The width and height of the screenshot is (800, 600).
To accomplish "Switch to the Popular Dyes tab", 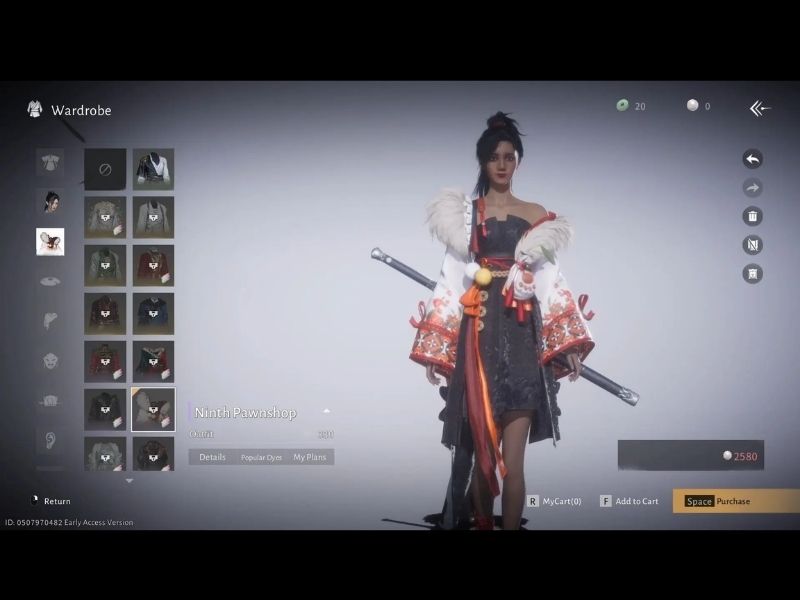I will pos(260,457).
